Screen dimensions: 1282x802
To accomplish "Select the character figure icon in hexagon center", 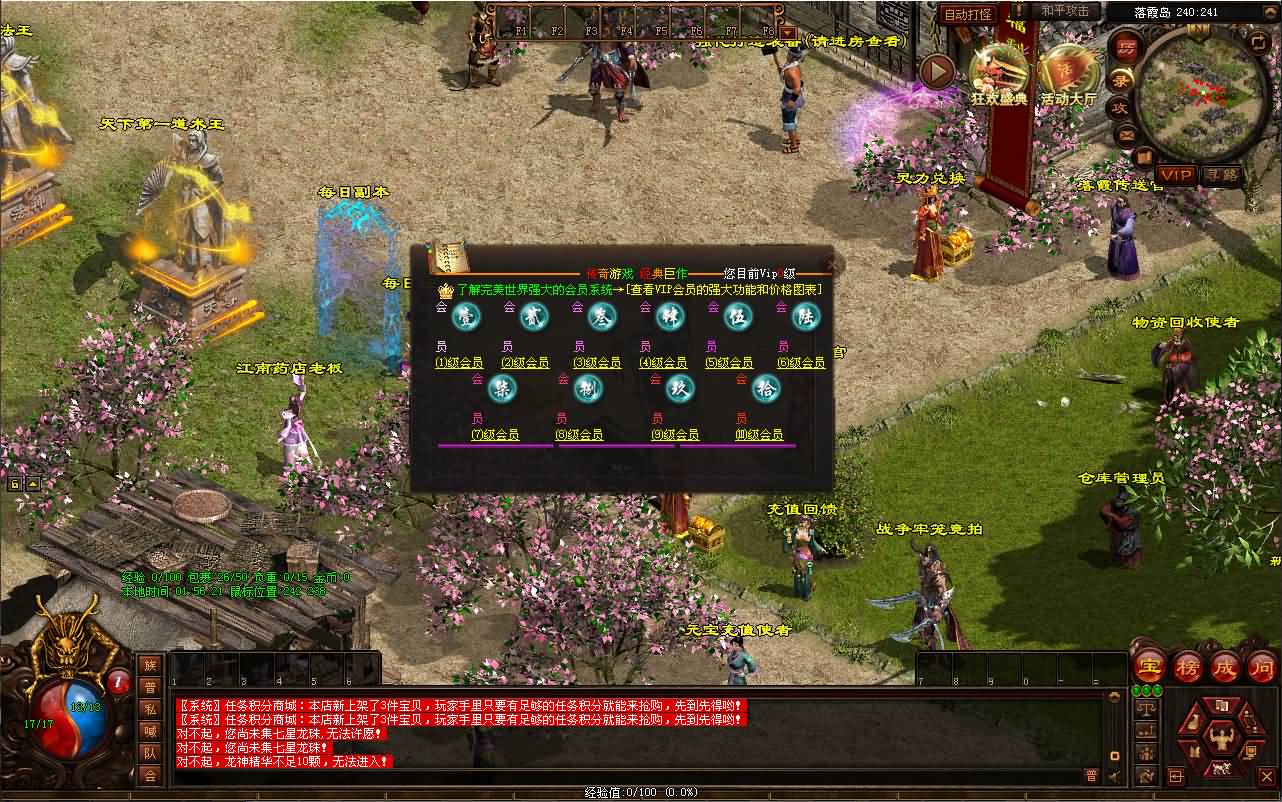I will click(x=1222, y=737).
